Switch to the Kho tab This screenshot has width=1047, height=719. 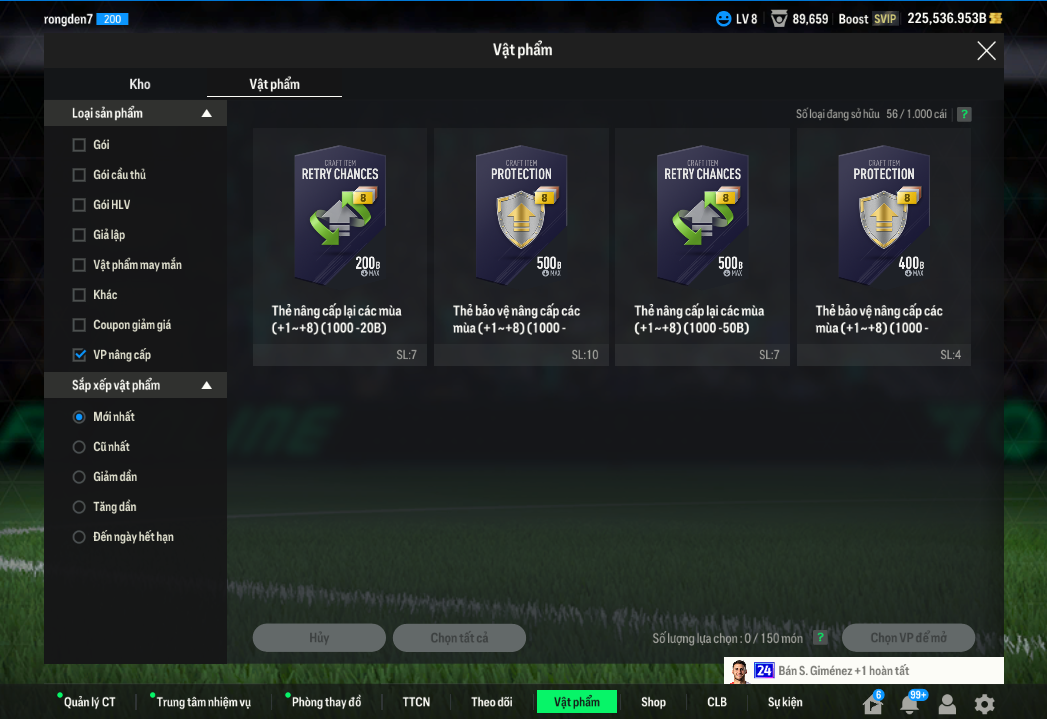(x=140, y=84)
